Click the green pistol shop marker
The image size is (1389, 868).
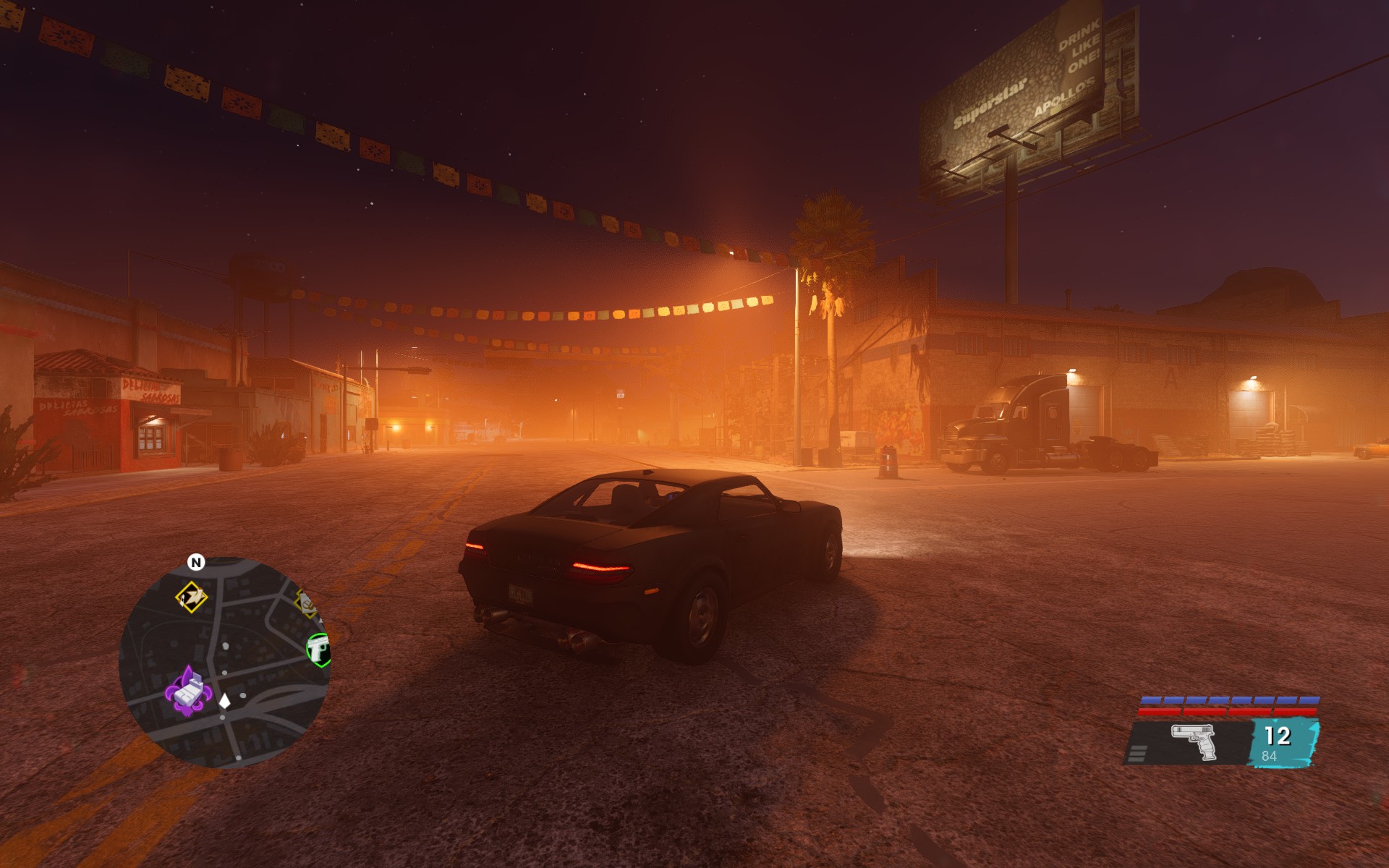point(318,649)
